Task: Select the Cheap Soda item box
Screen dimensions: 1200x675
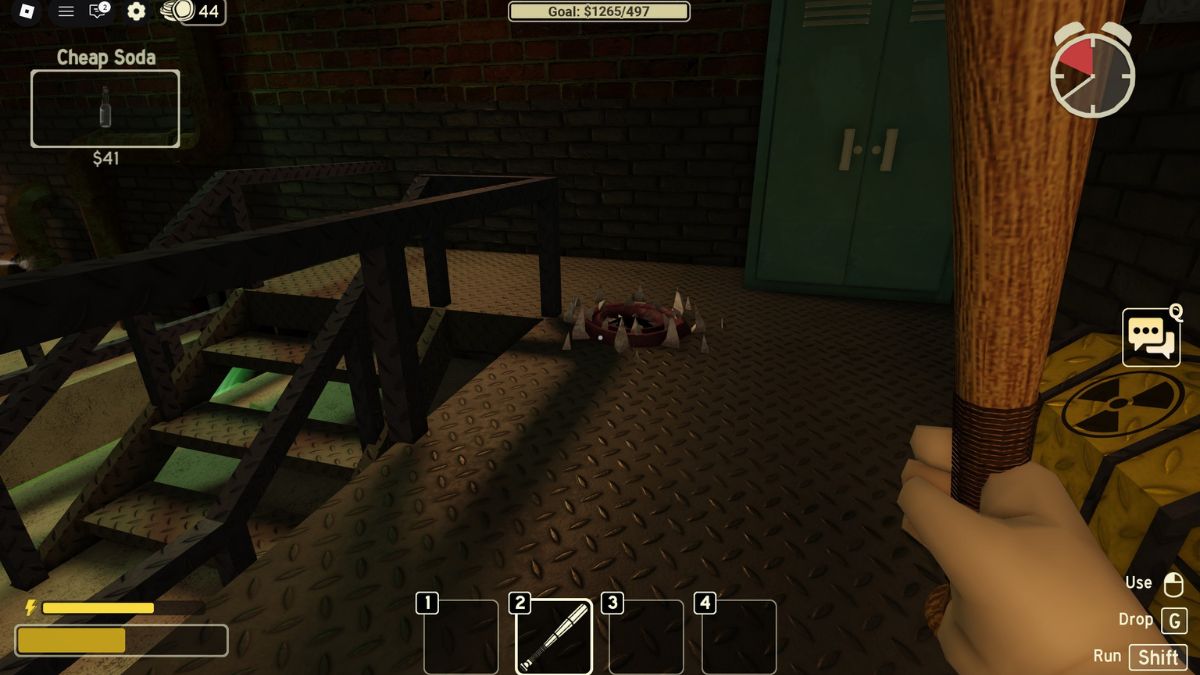Action: (x=105, y=108)
